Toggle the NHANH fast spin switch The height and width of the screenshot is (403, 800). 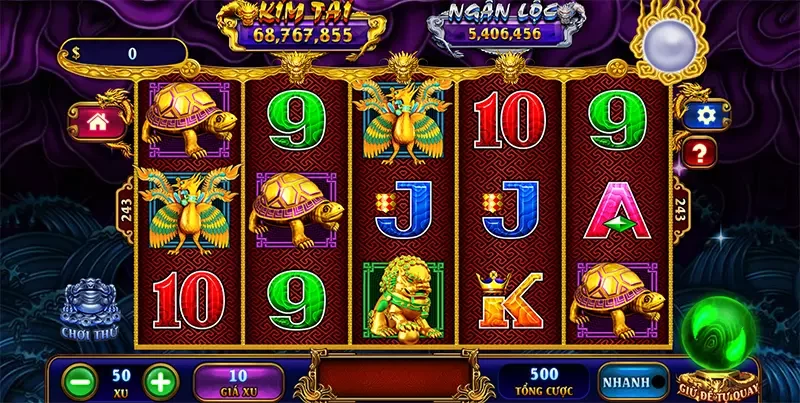coord(634,381)
